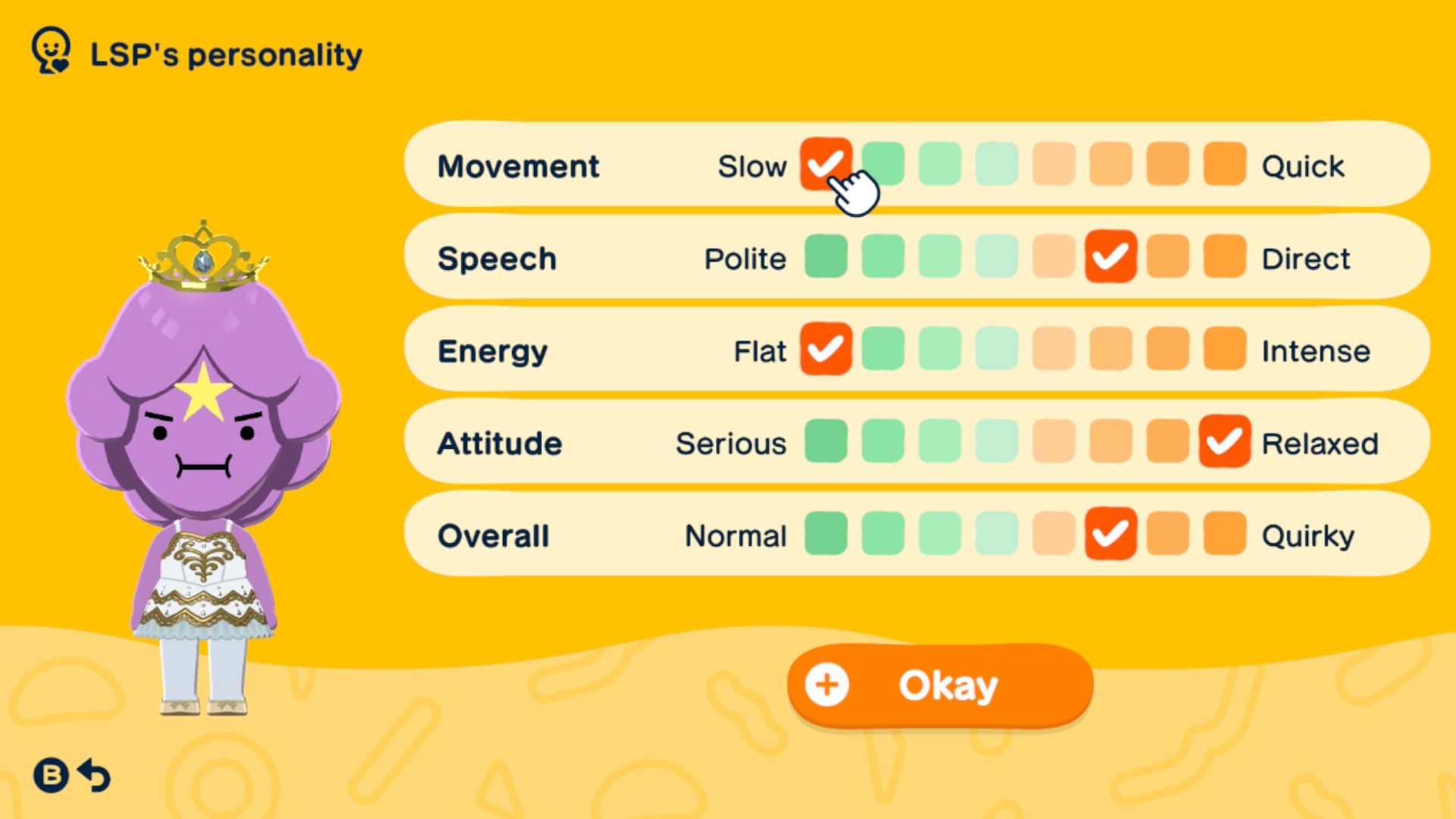Click the plus icon on the Okay button
The width and height of the screenshot is (1456, 819).
click(826, 684)
